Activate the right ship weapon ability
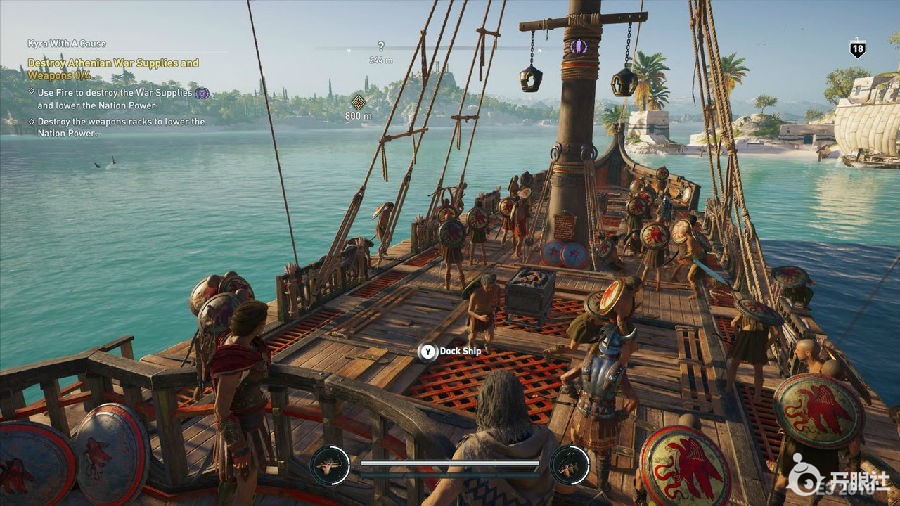Viewport: 900px width, 506px height. coord(568,465)
